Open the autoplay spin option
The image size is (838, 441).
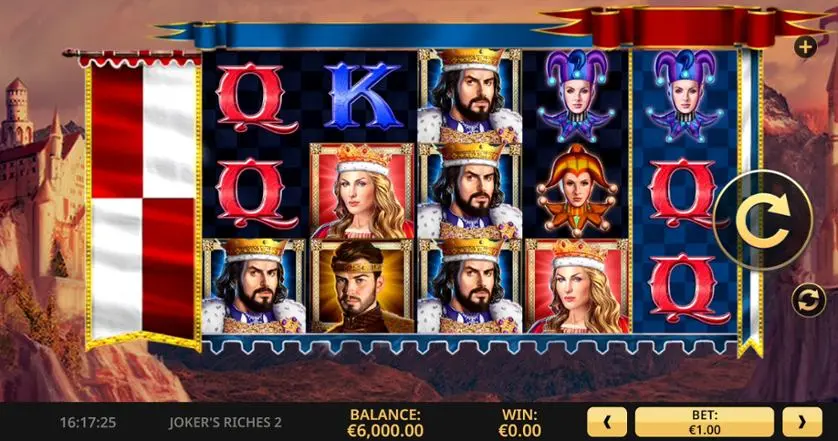click(808, 298)
